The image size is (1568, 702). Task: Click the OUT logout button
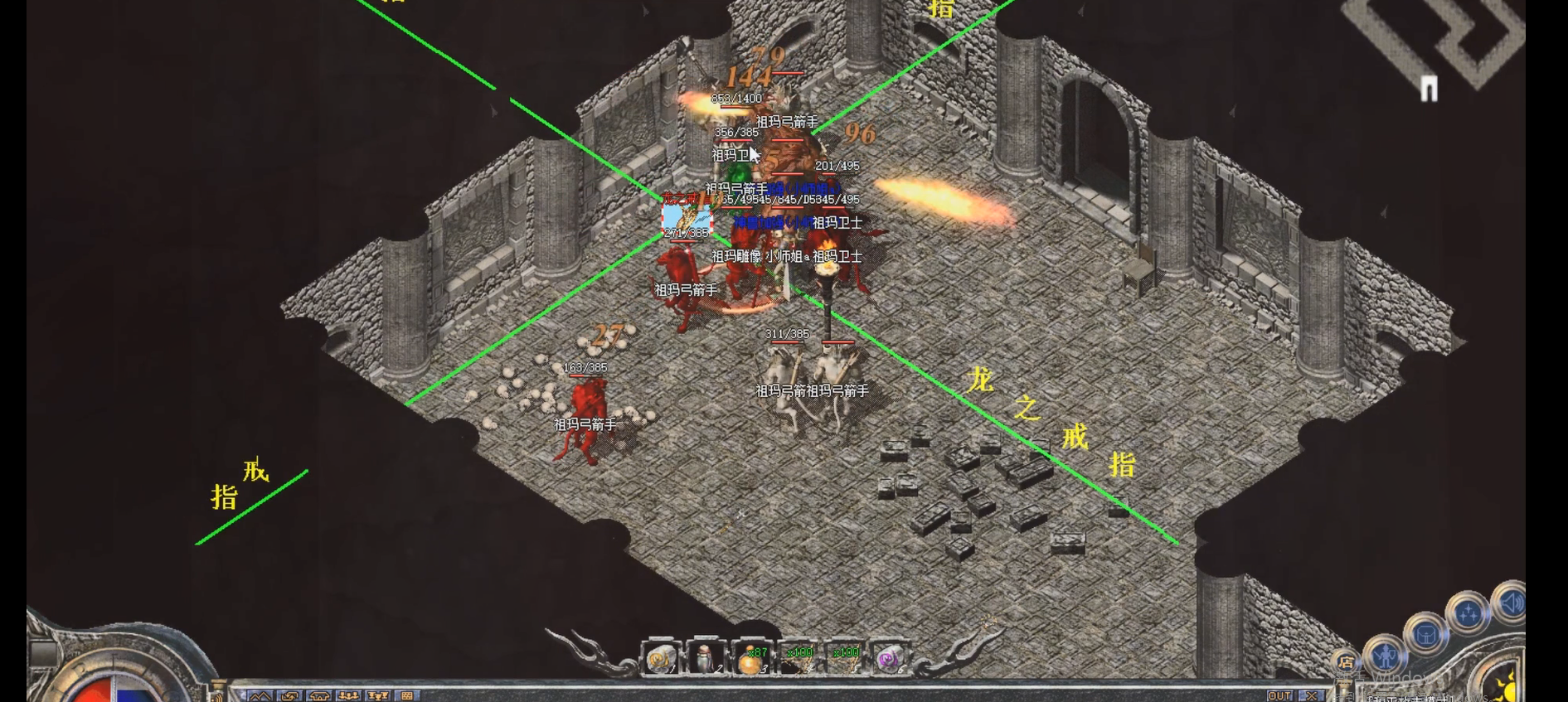coord(1279,695)
